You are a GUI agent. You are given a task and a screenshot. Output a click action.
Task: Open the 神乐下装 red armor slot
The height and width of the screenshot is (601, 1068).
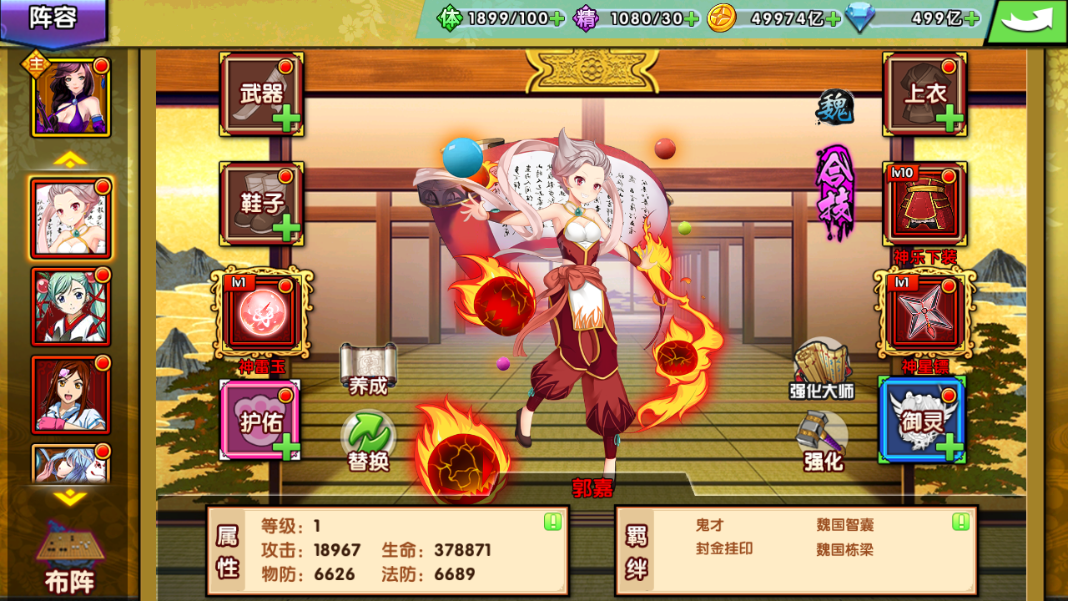click(925, 204)
